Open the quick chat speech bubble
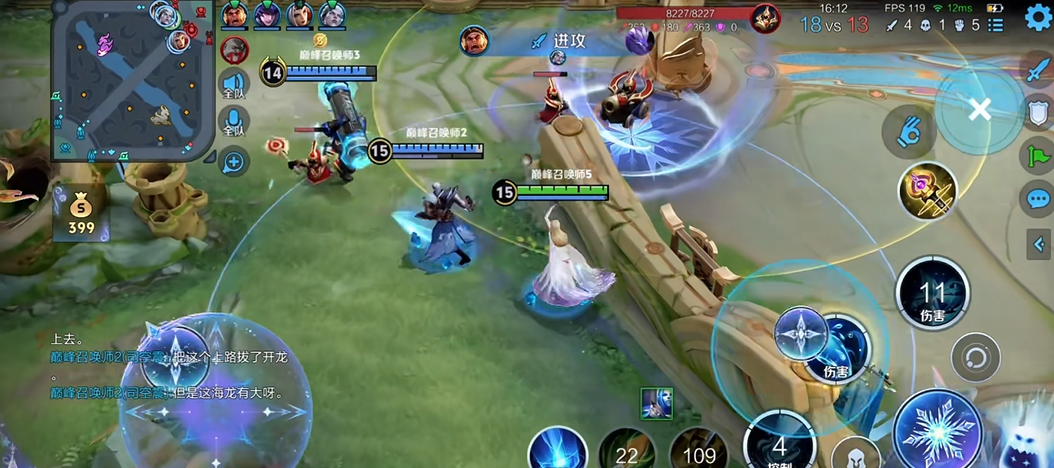The width and height of the screenshot is (1054, 468). tap(1038, 199)
